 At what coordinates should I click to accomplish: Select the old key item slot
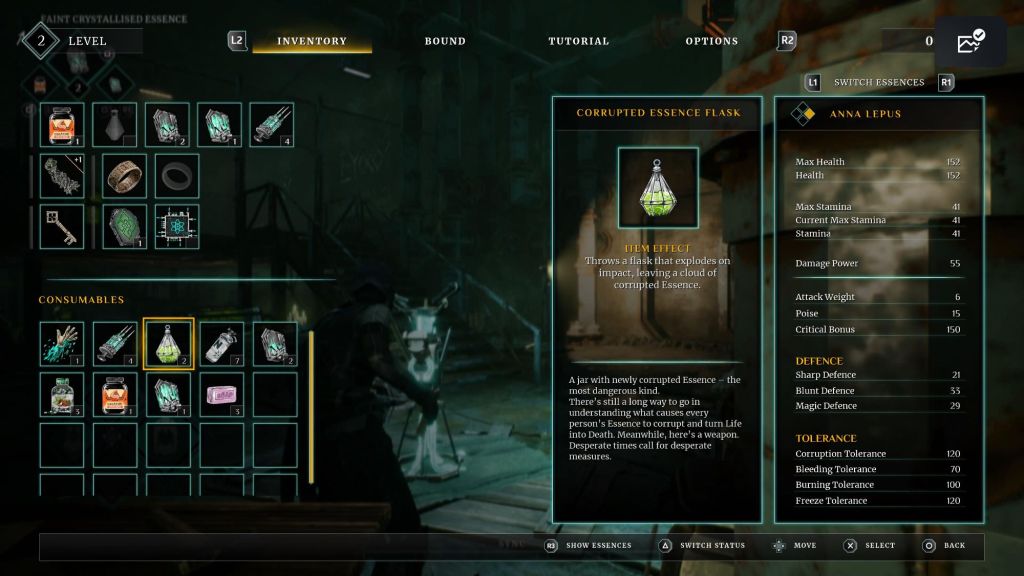pos(62,226)
